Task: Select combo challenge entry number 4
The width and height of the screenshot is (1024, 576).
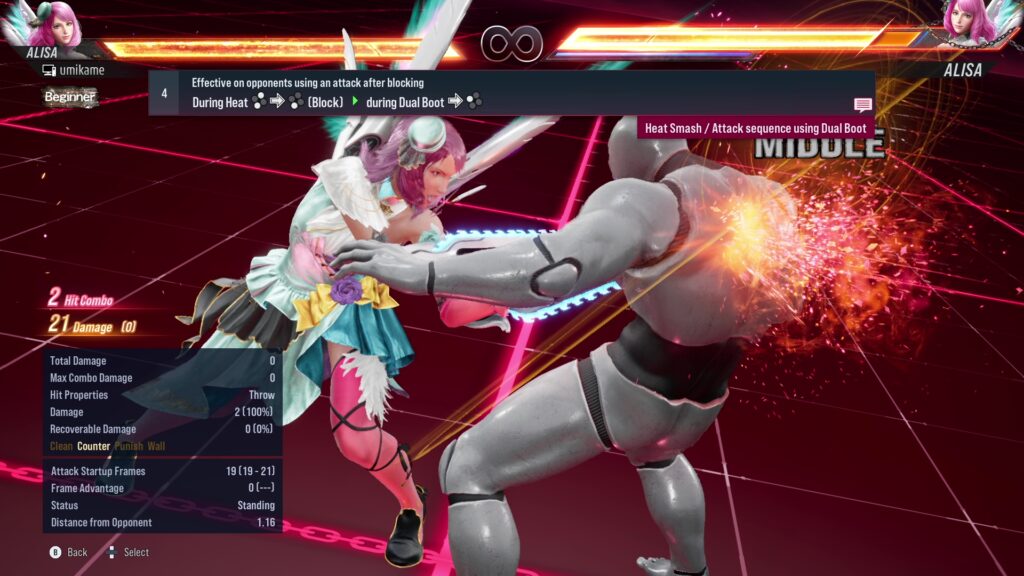Action: coord(164,93)
